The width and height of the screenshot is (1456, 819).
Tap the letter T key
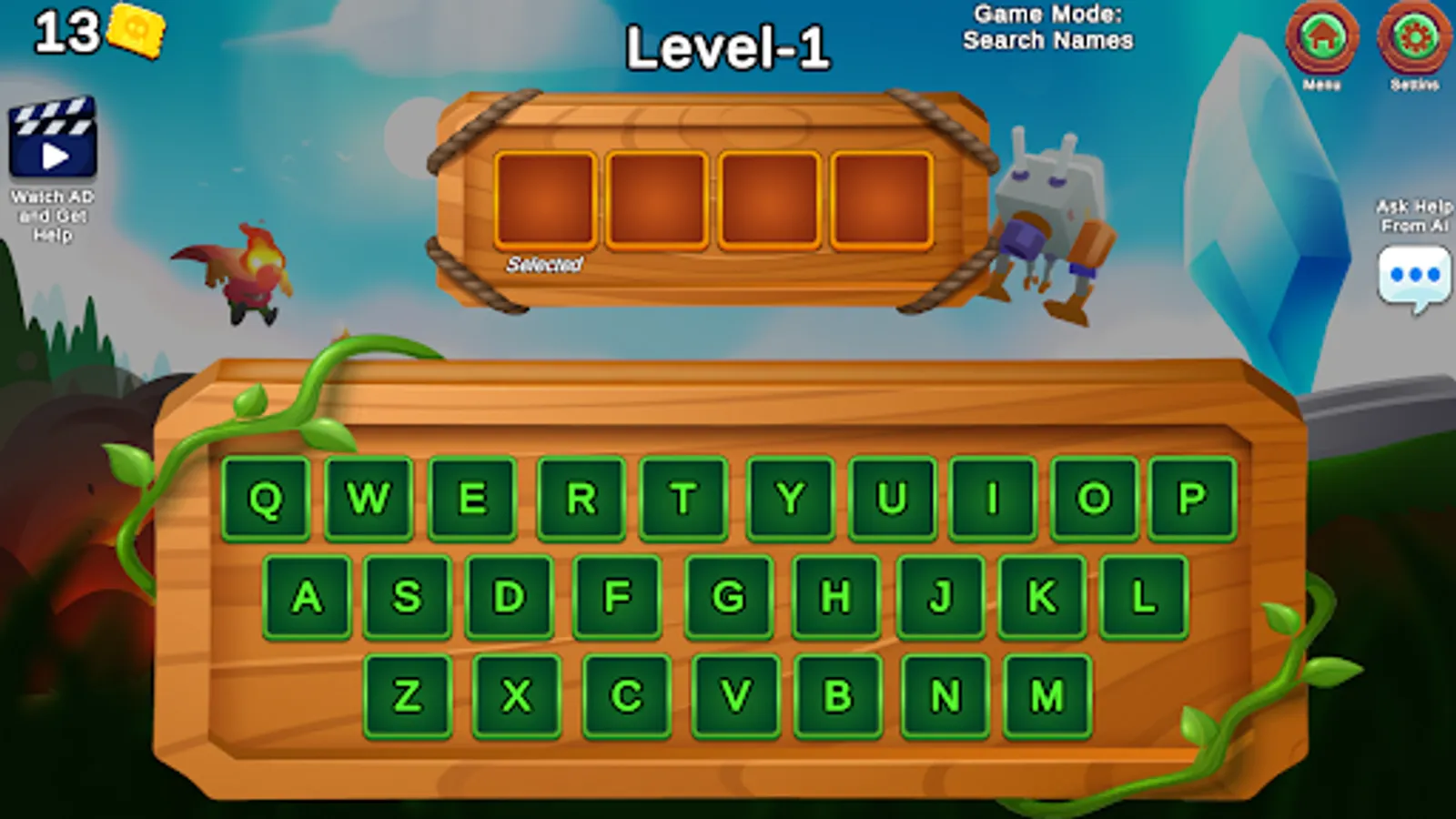tap(686, 499)
